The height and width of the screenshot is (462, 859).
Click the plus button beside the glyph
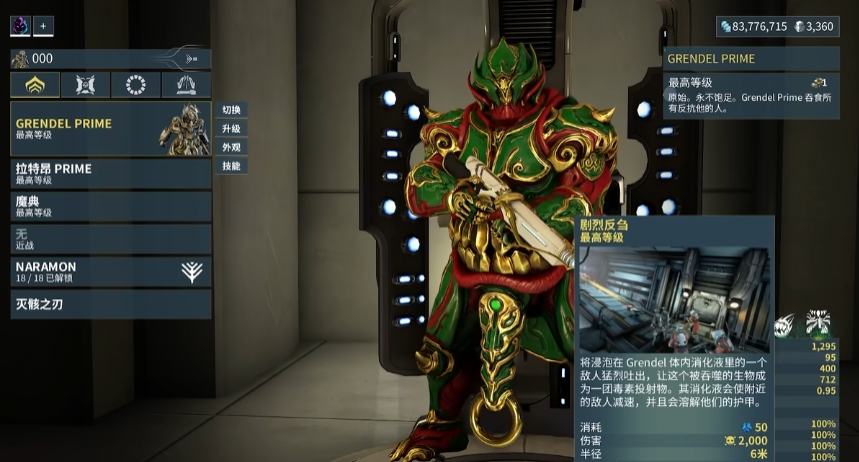[43, 26]
